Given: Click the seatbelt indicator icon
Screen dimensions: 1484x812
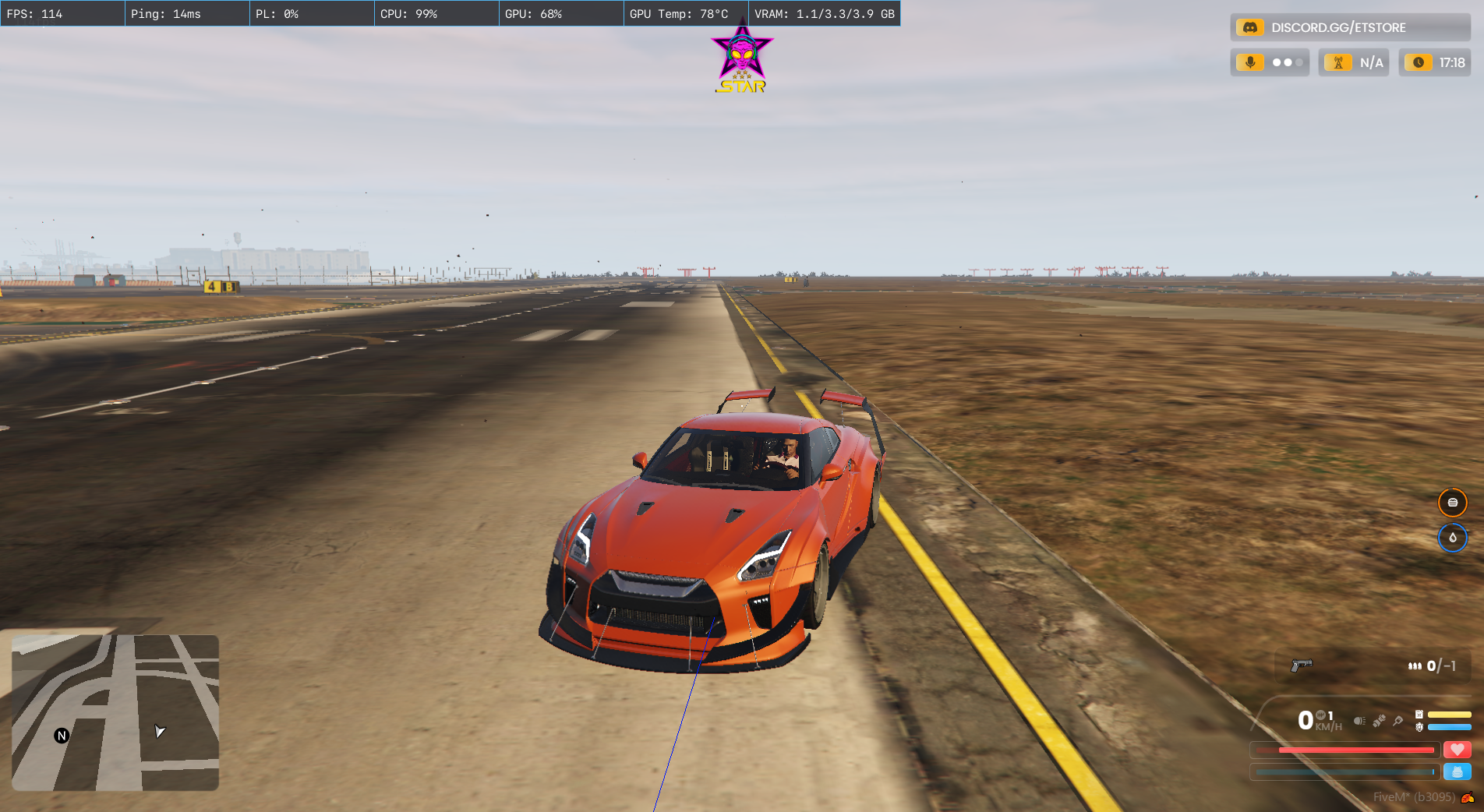Looking at the screenshot, I should coord(1379,721).
